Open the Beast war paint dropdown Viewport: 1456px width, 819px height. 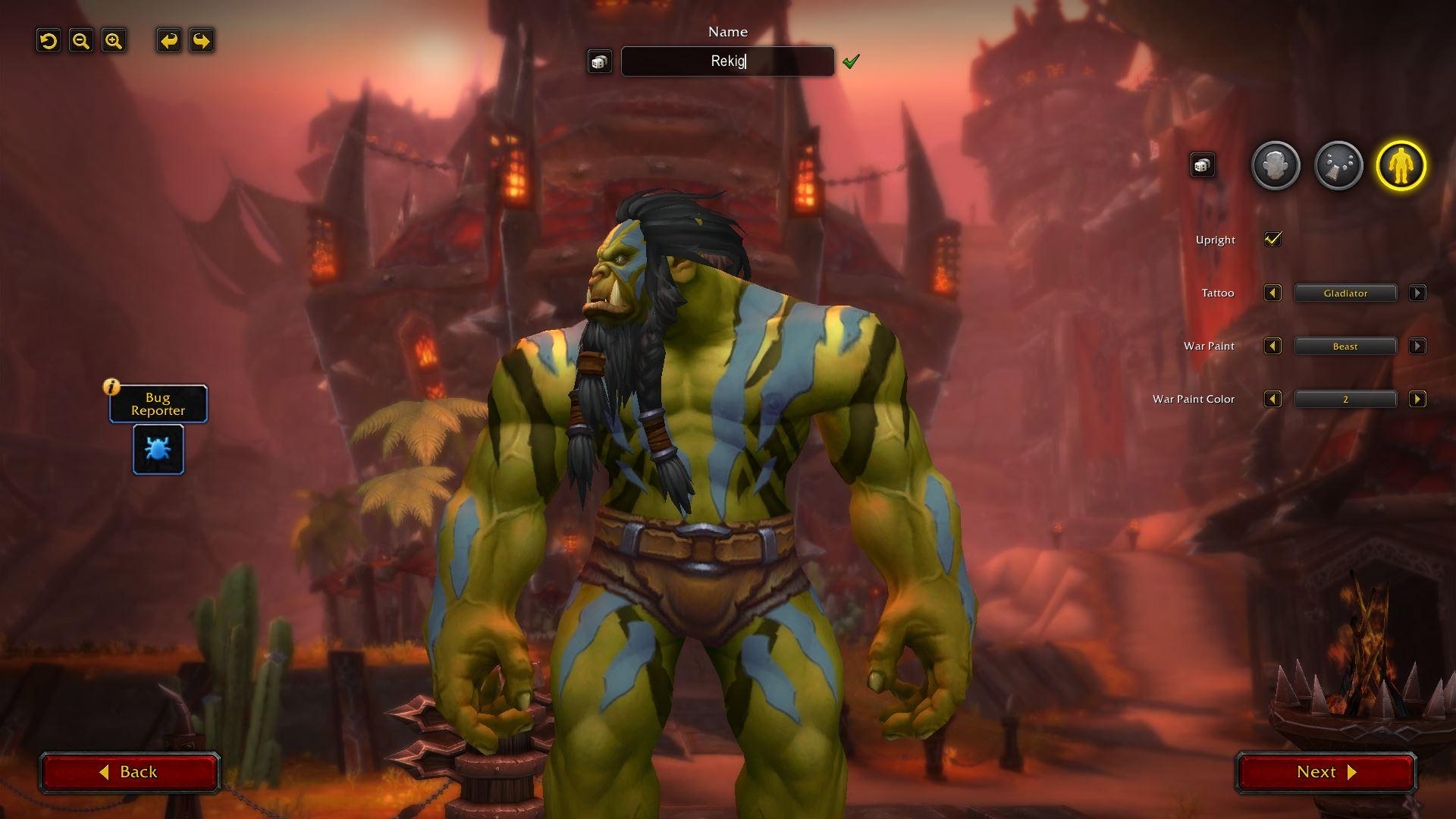[1345, 347]
